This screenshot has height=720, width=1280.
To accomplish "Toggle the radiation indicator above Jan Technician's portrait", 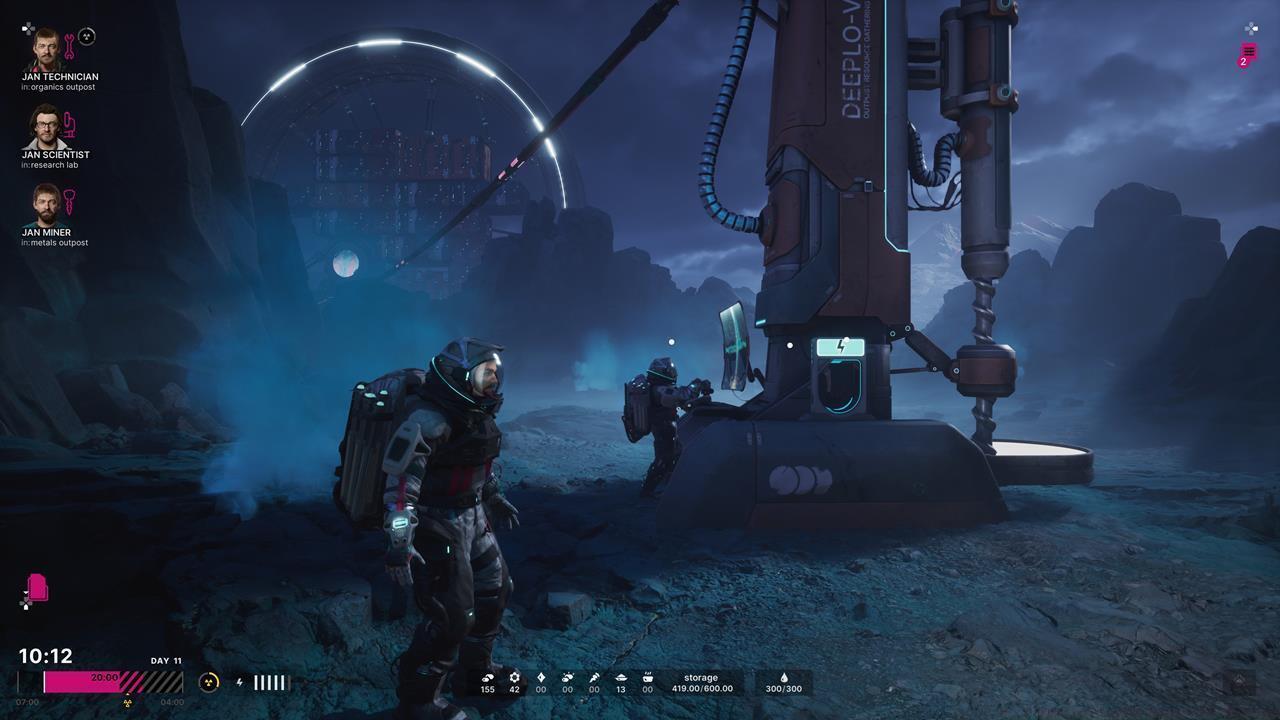I will (x=86, y=36).
